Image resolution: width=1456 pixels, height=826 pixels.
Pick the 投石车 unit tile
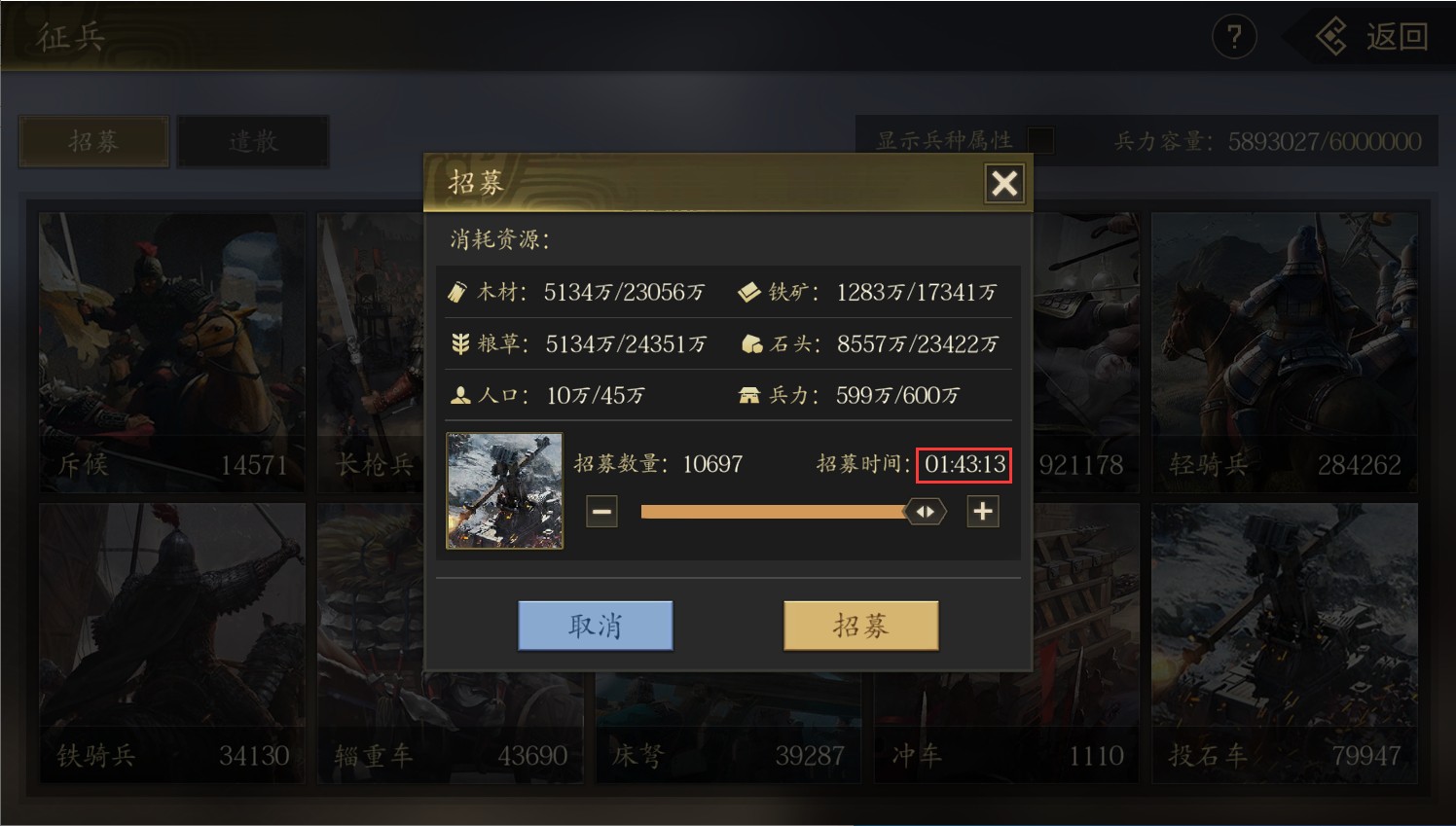(x=1285, y=642)
